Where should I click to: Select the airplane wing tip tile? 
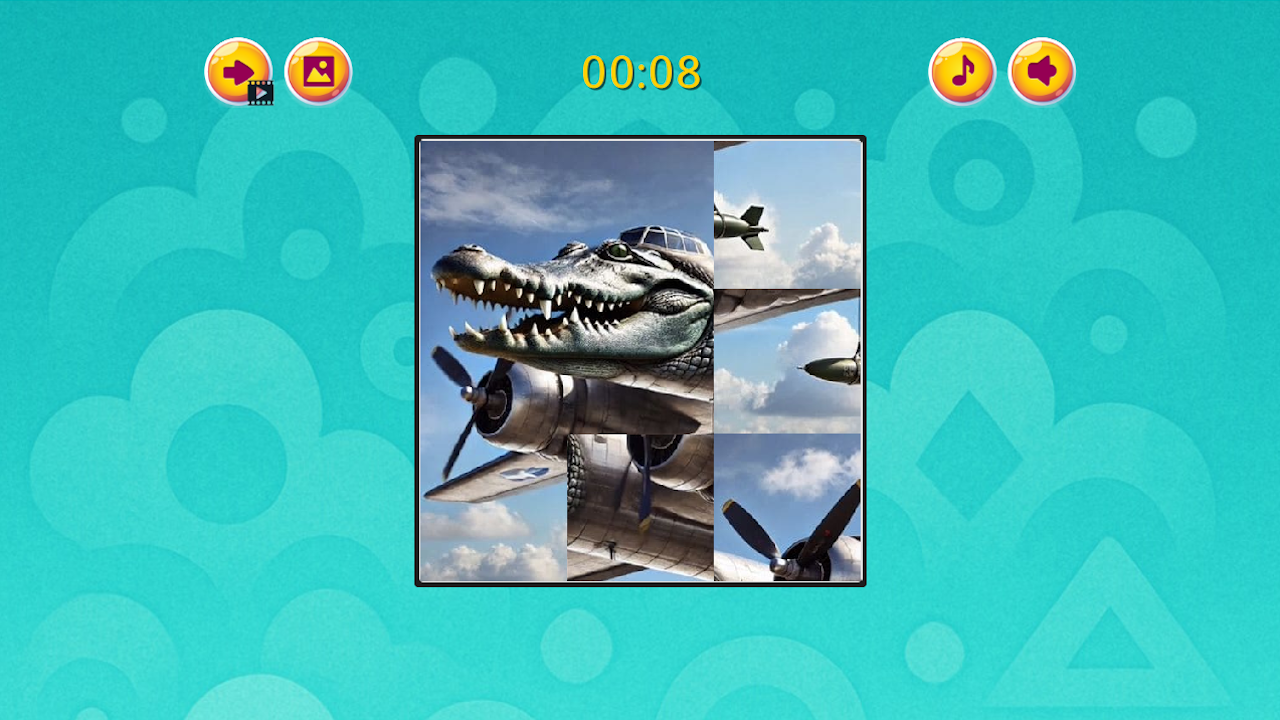790,360
